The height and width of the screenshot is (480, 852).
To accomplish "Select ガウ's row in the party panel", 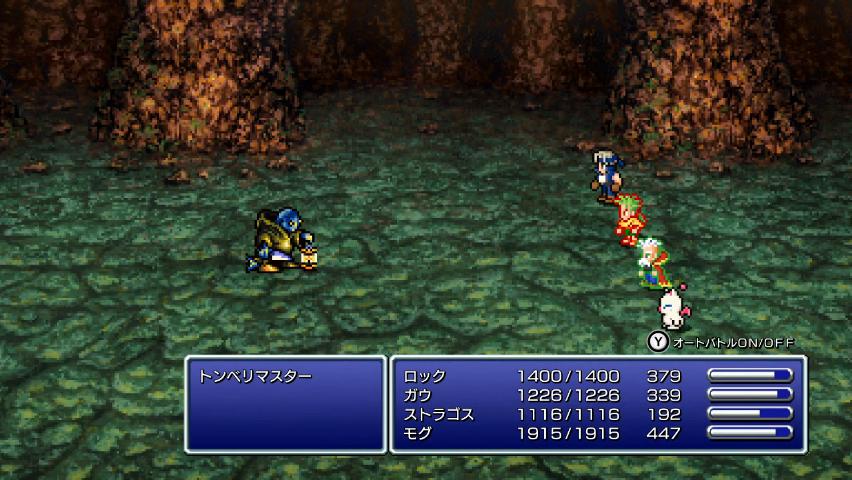I will (419, 395).
